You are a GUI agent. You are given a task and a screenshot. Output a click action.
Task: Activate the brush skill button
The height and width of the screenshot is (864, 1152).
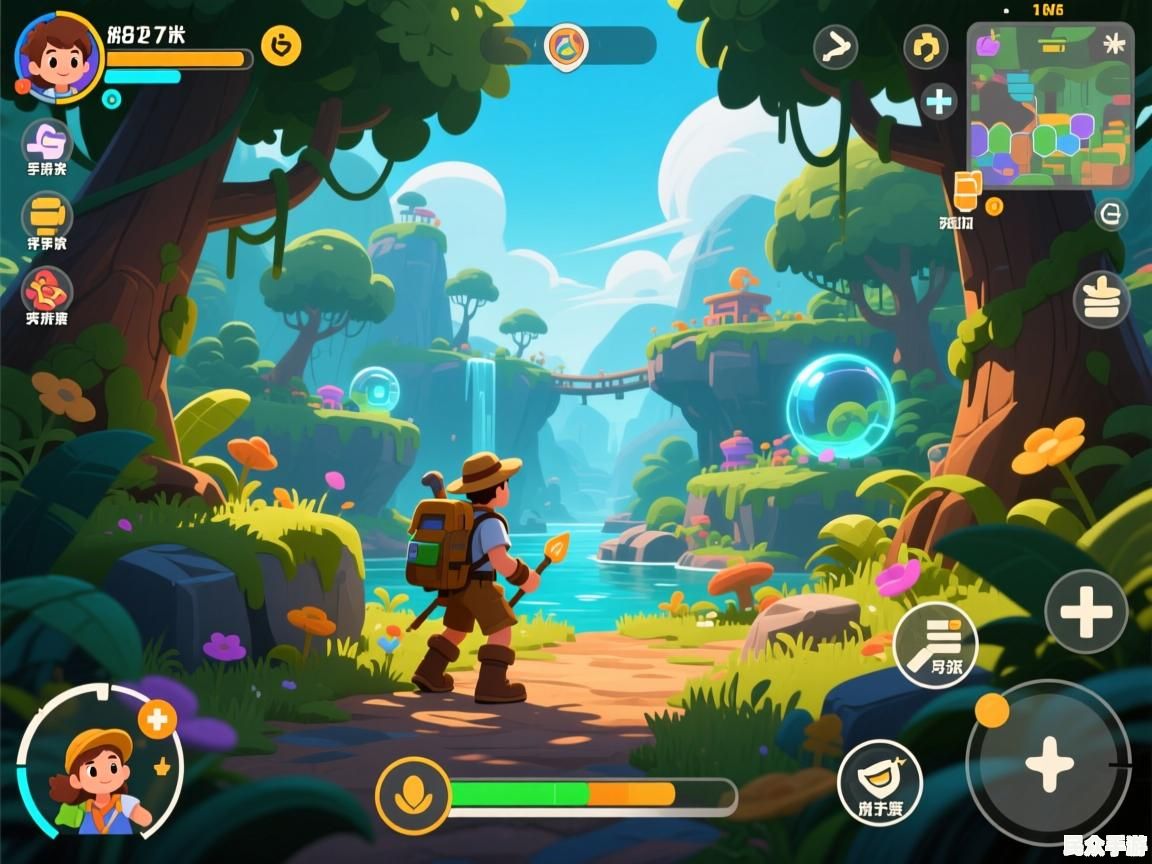tap(935, 644)
